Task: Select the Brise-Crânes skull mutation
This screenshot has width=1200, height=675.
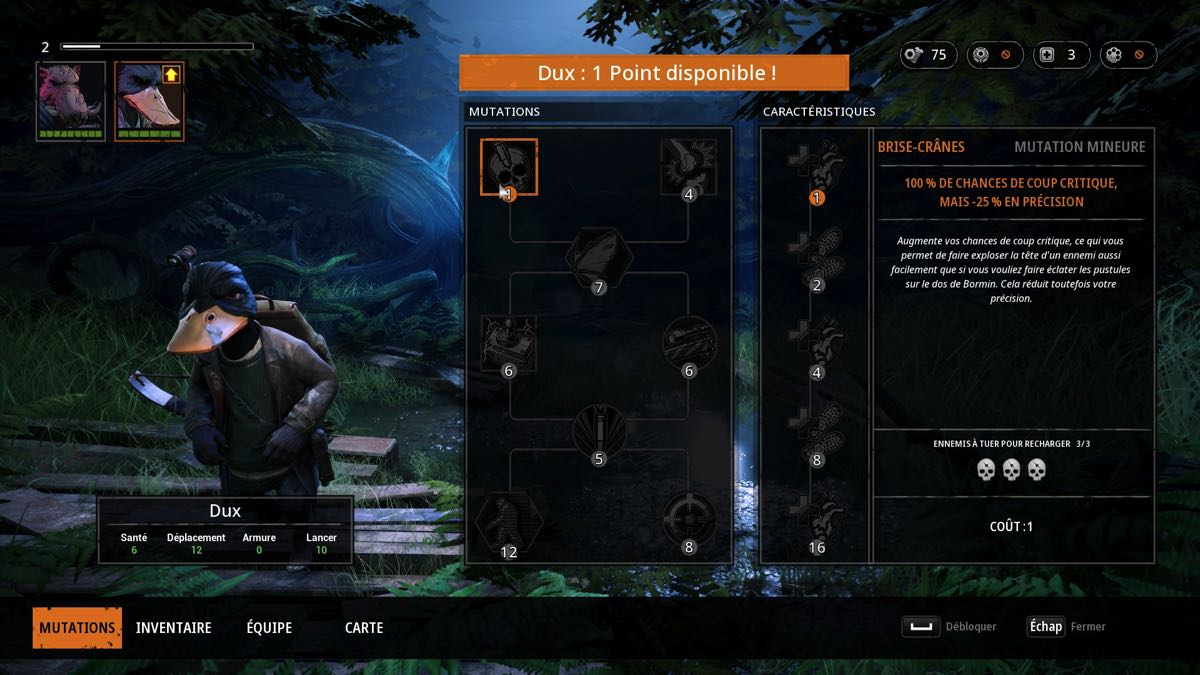Action: [509, 167]
